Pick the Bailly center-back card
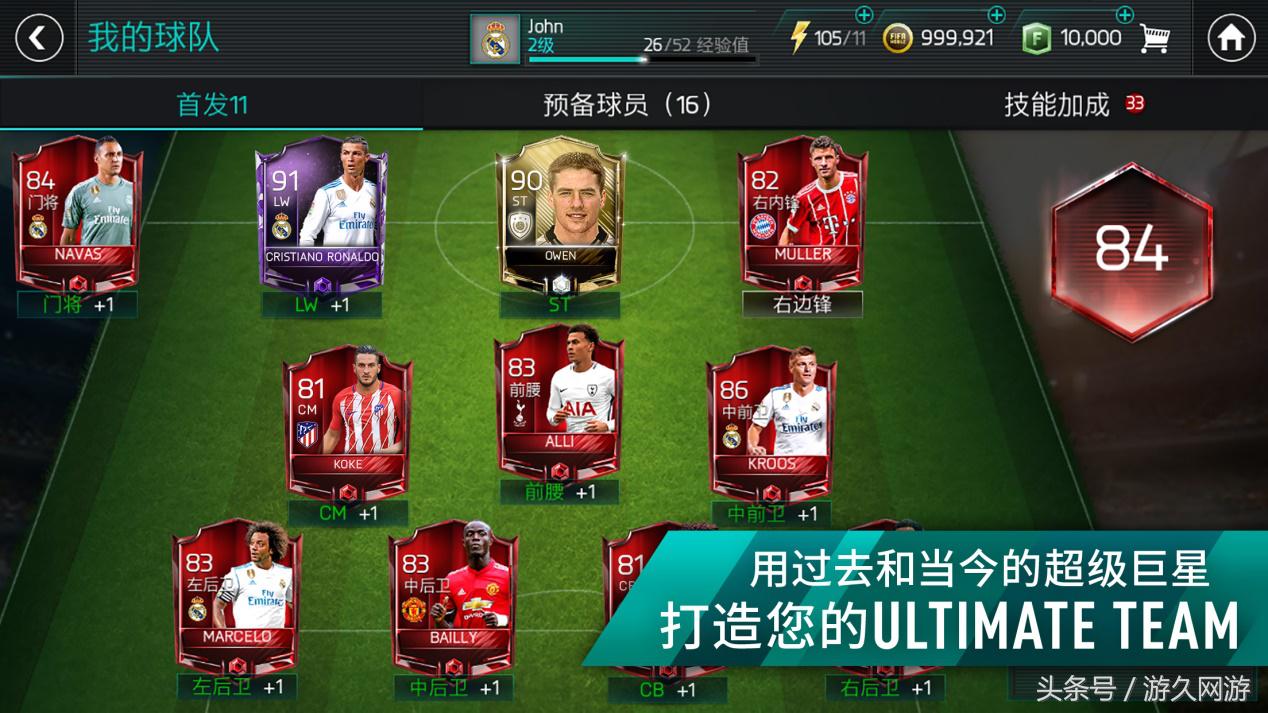This screenshot has height=713, width=1268. point(453,593)
